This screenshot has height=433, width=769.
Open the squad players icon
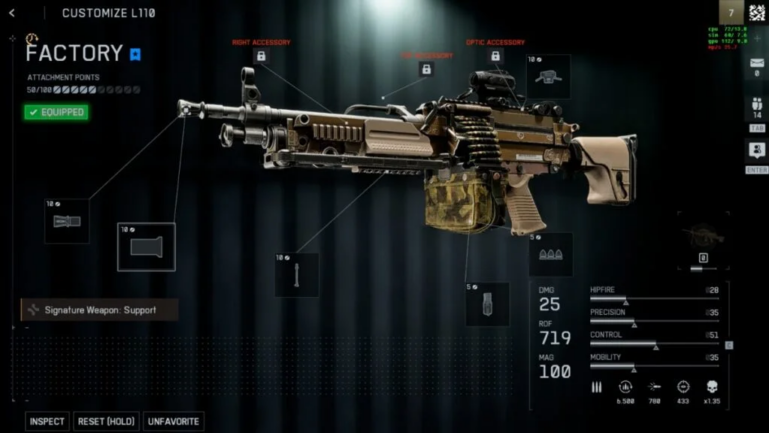pyautogui.click(x=757, y=106)
